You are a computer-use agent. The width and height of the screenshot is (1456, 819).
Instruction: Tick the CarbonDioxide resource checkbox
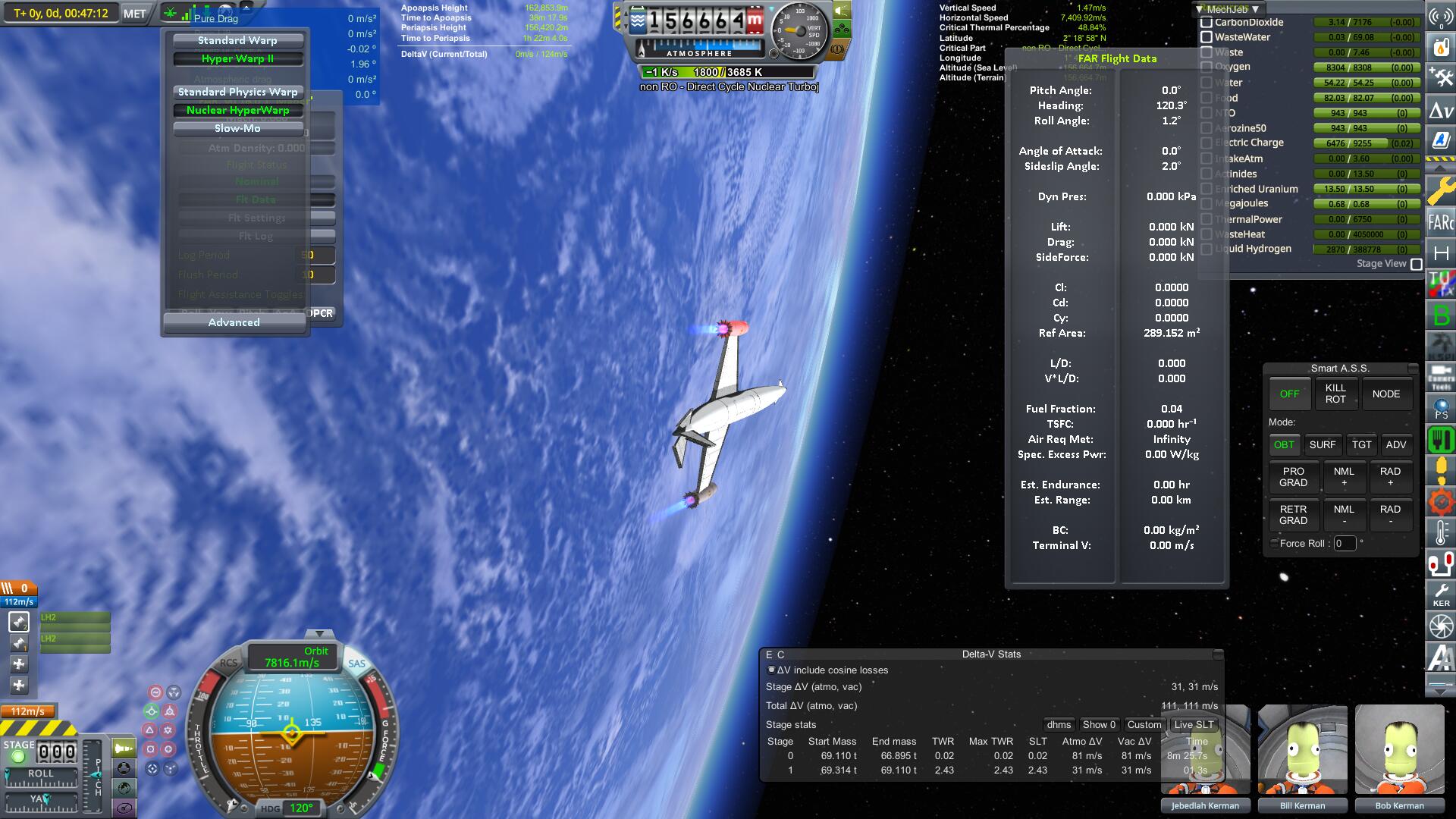pos(1207,22)
